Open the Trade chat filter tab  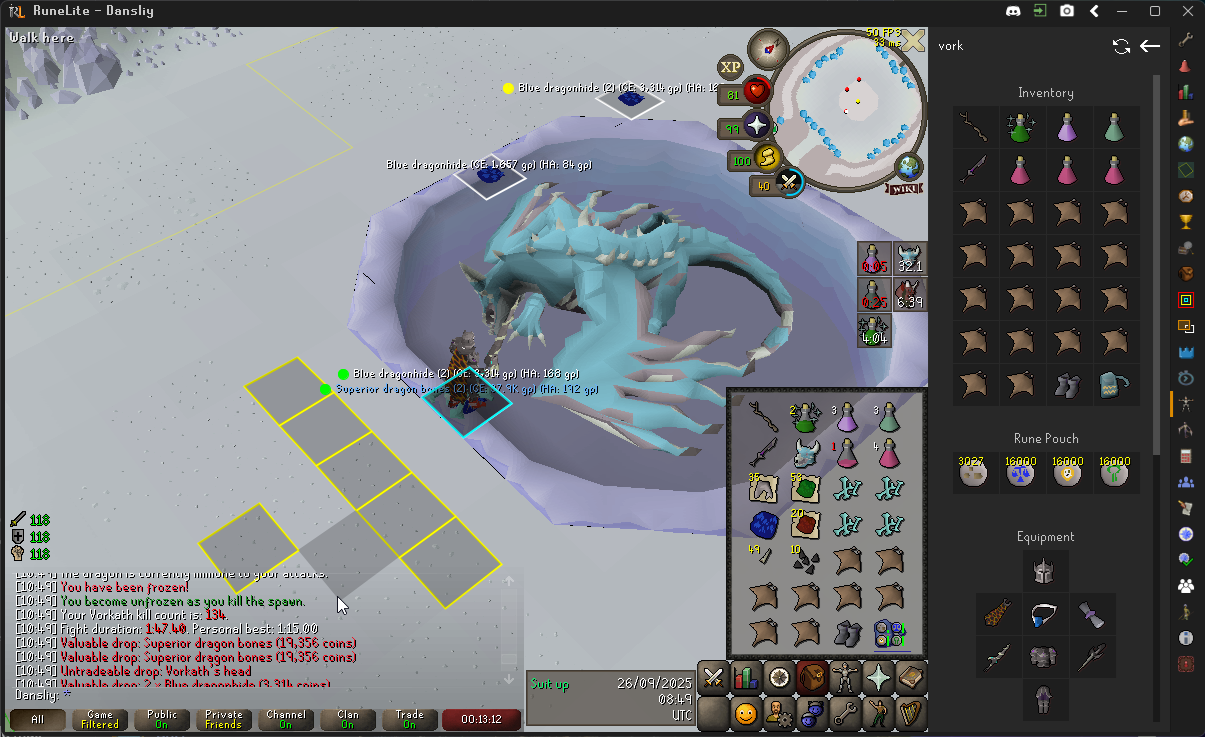[410, 719]
